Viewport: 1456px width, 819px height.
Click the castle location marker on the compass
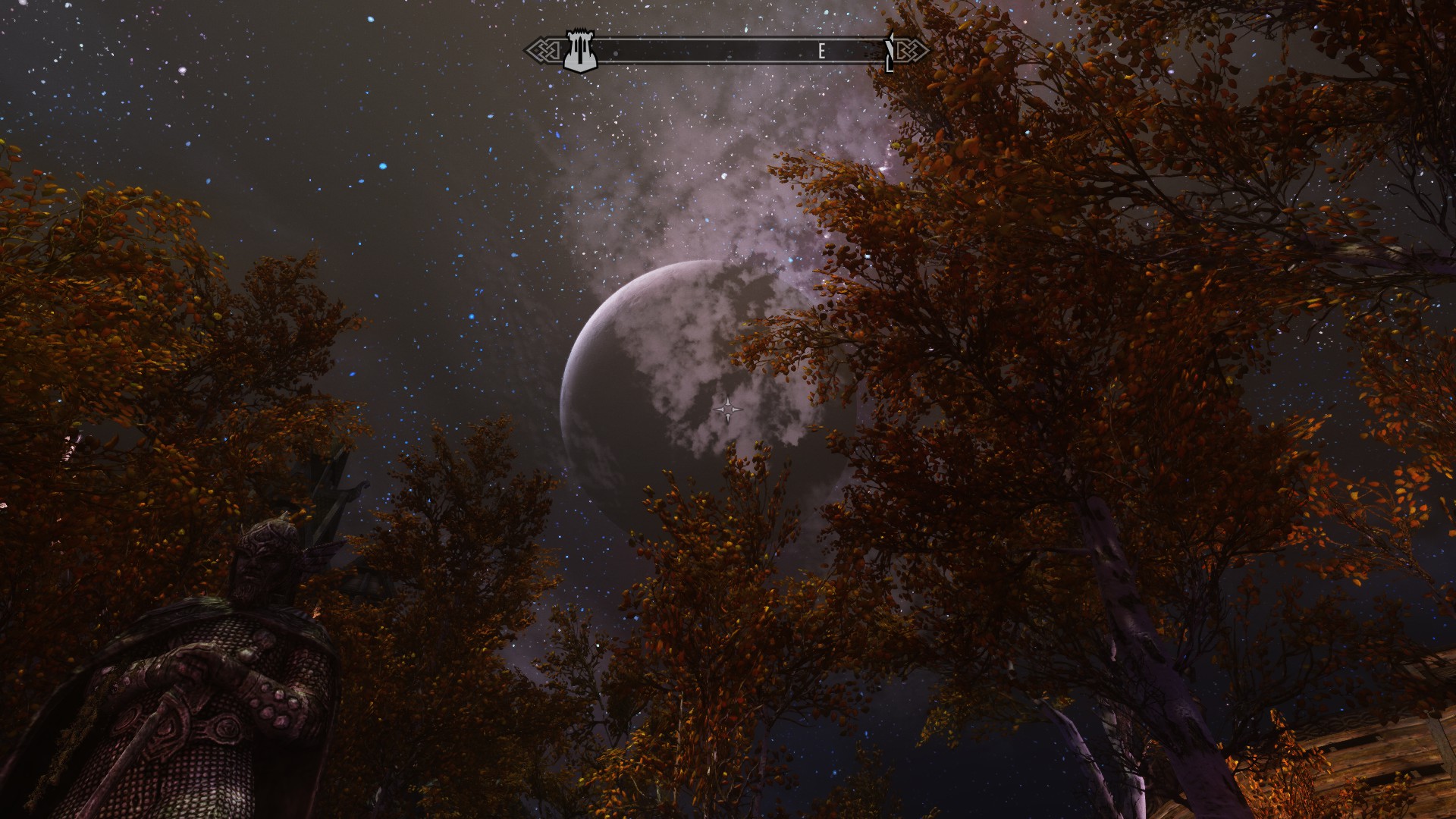pyautogui.click(x=579, y=52)
